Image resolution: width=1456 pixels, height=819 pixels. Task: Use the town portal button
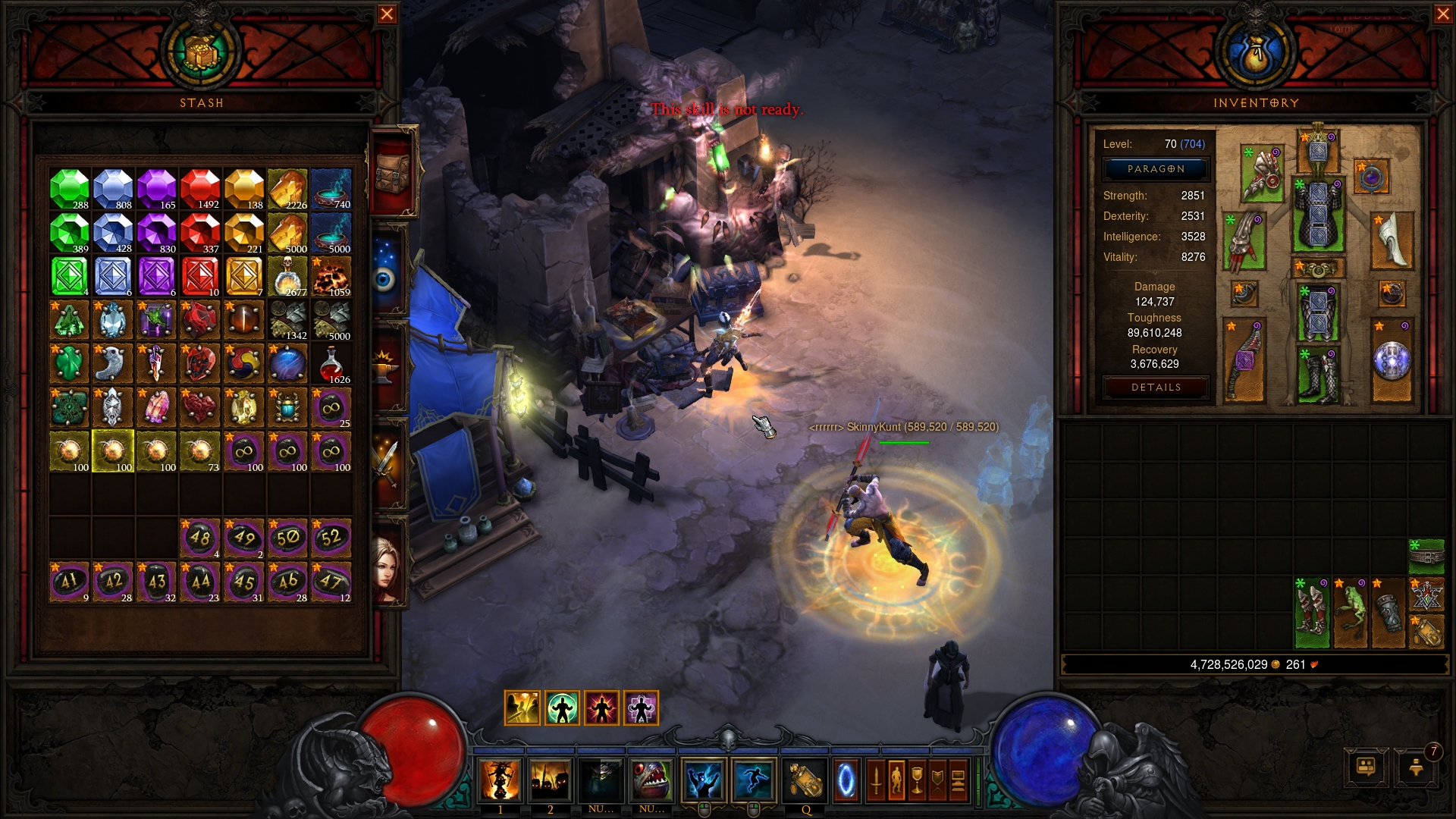coord(846,781)
